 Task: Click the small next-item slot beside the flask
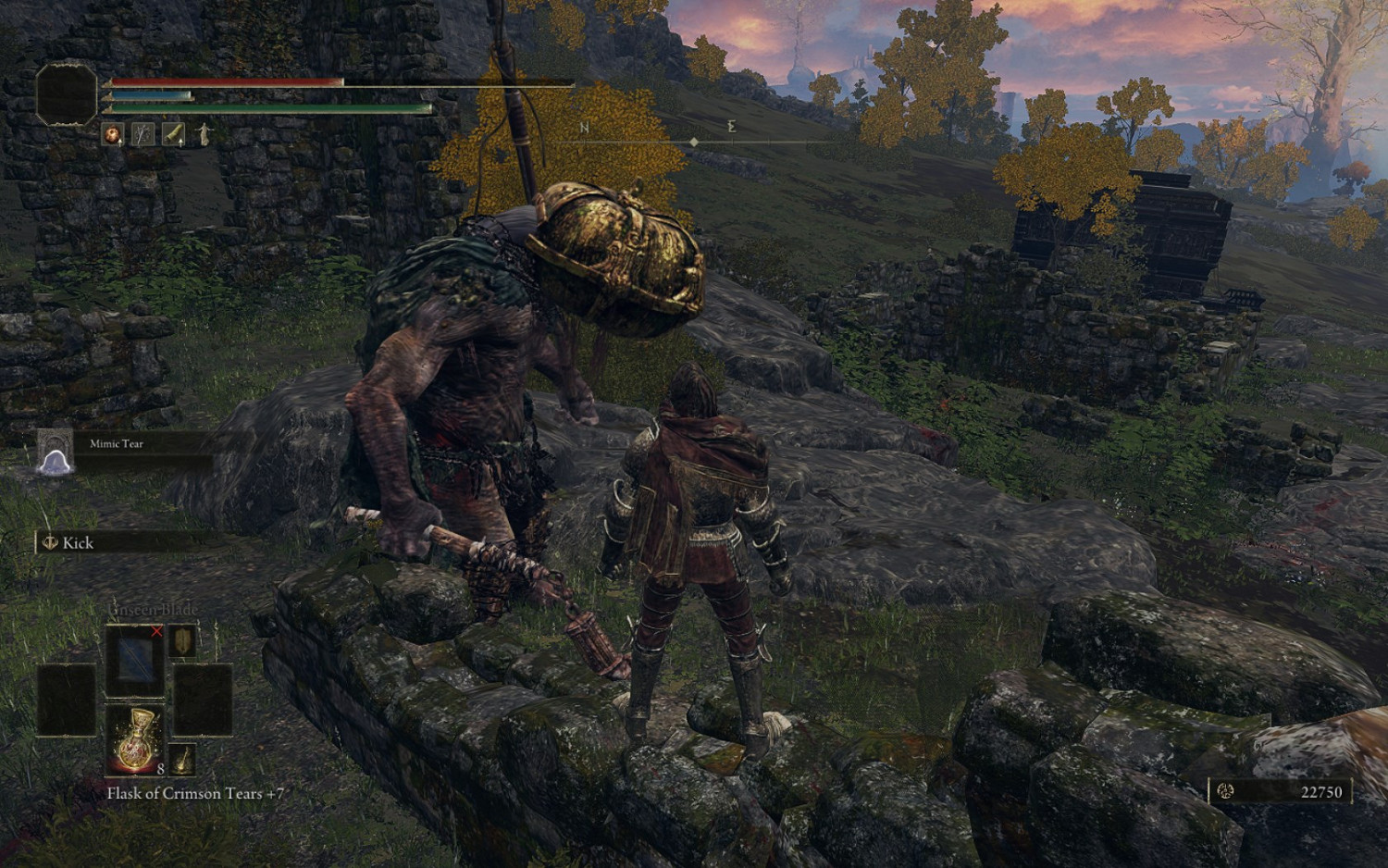click(x=183, y=759)
